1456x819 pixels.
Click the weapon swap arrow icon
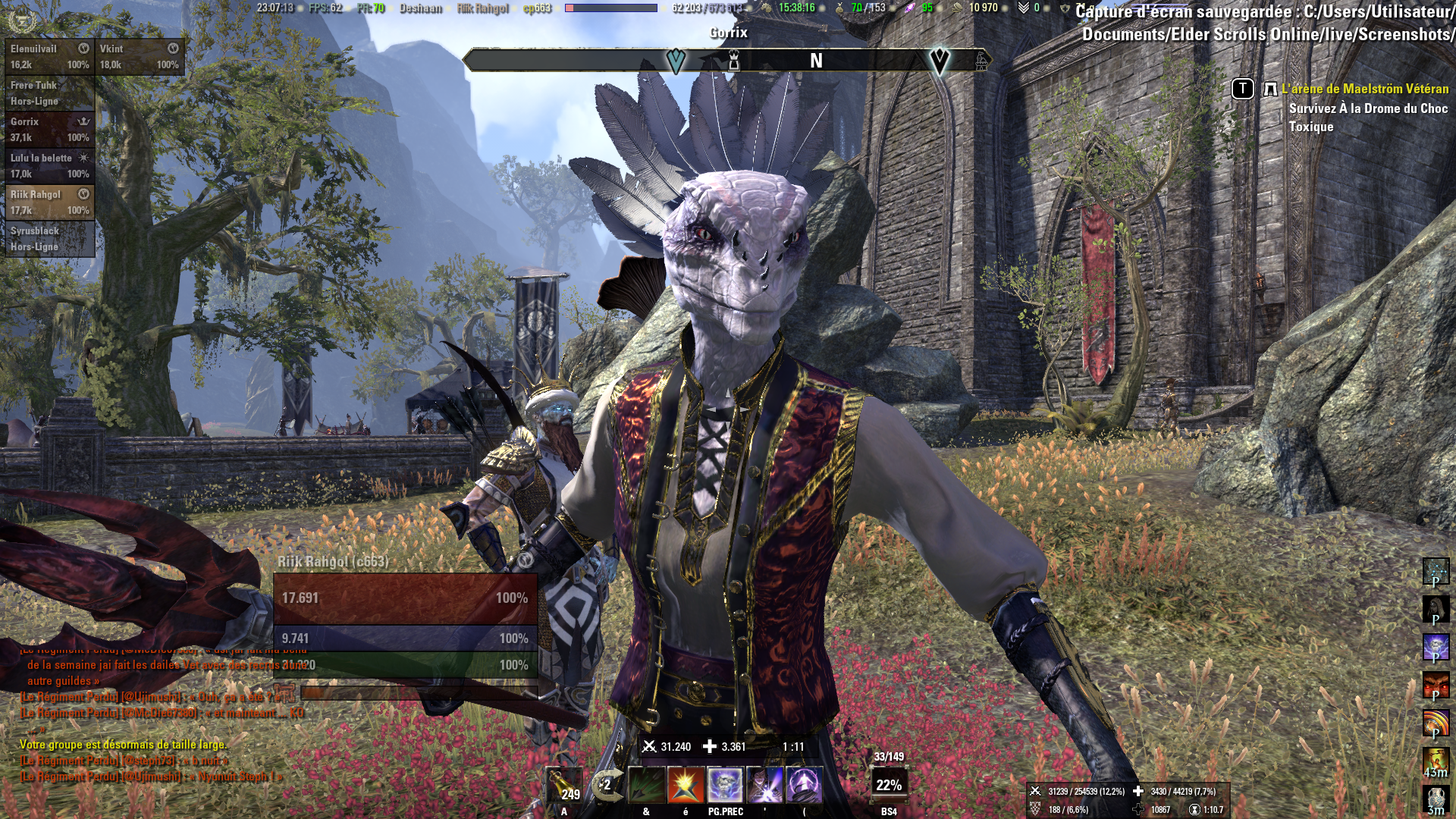(x=607, y=785)
